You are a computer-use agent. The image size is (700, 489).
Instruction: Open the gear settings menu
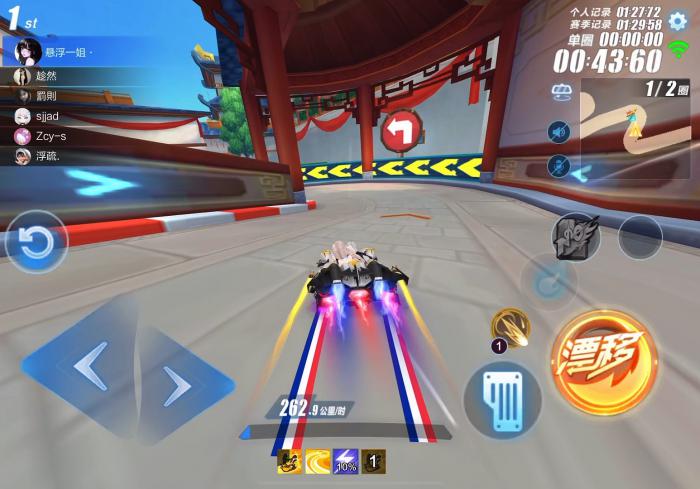click(x=677, y=20)
